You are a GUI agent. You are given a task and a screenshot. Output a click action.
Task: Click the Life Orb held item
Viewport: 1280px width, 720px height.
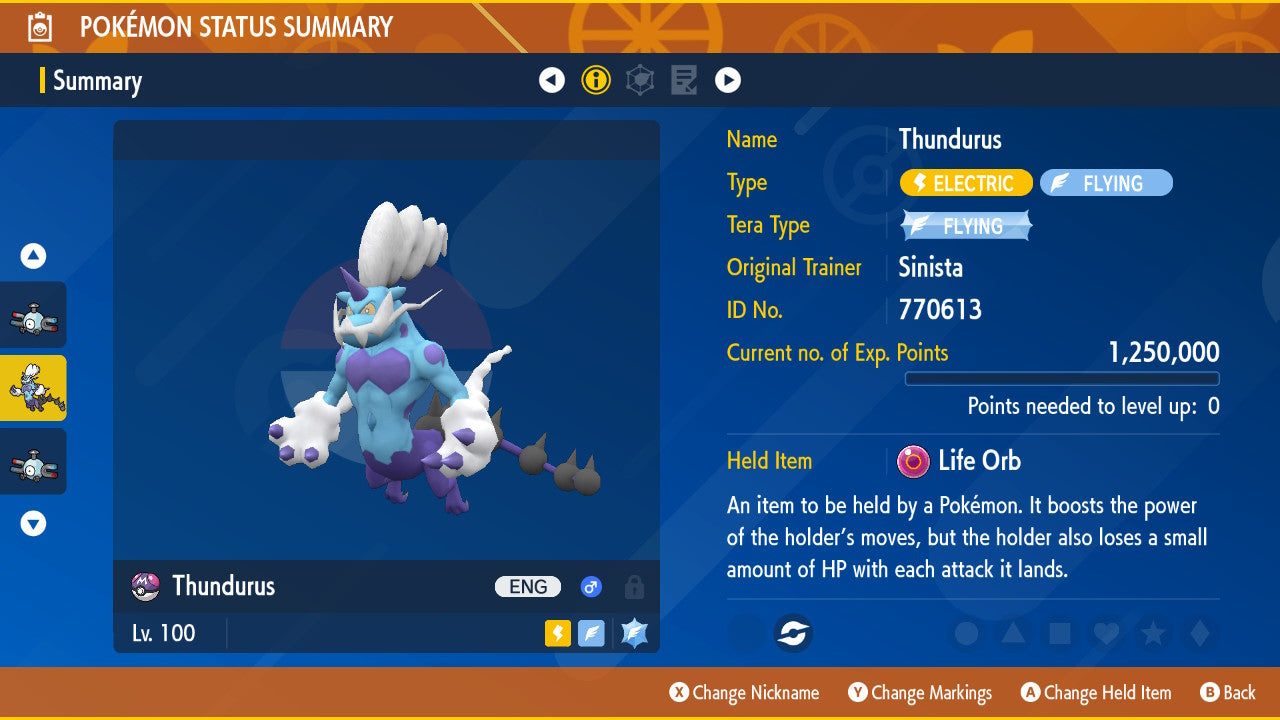point(960,461)
